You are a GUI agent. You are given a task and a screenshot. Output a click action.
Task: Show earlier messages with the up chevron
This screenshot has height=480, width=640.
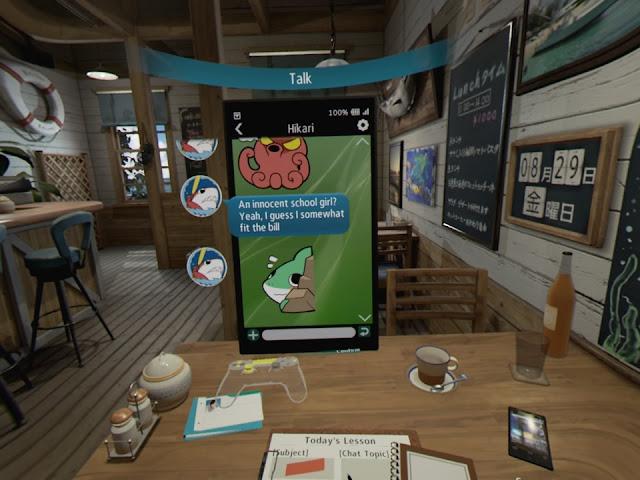pyautogui.click(x=364, y=143)
